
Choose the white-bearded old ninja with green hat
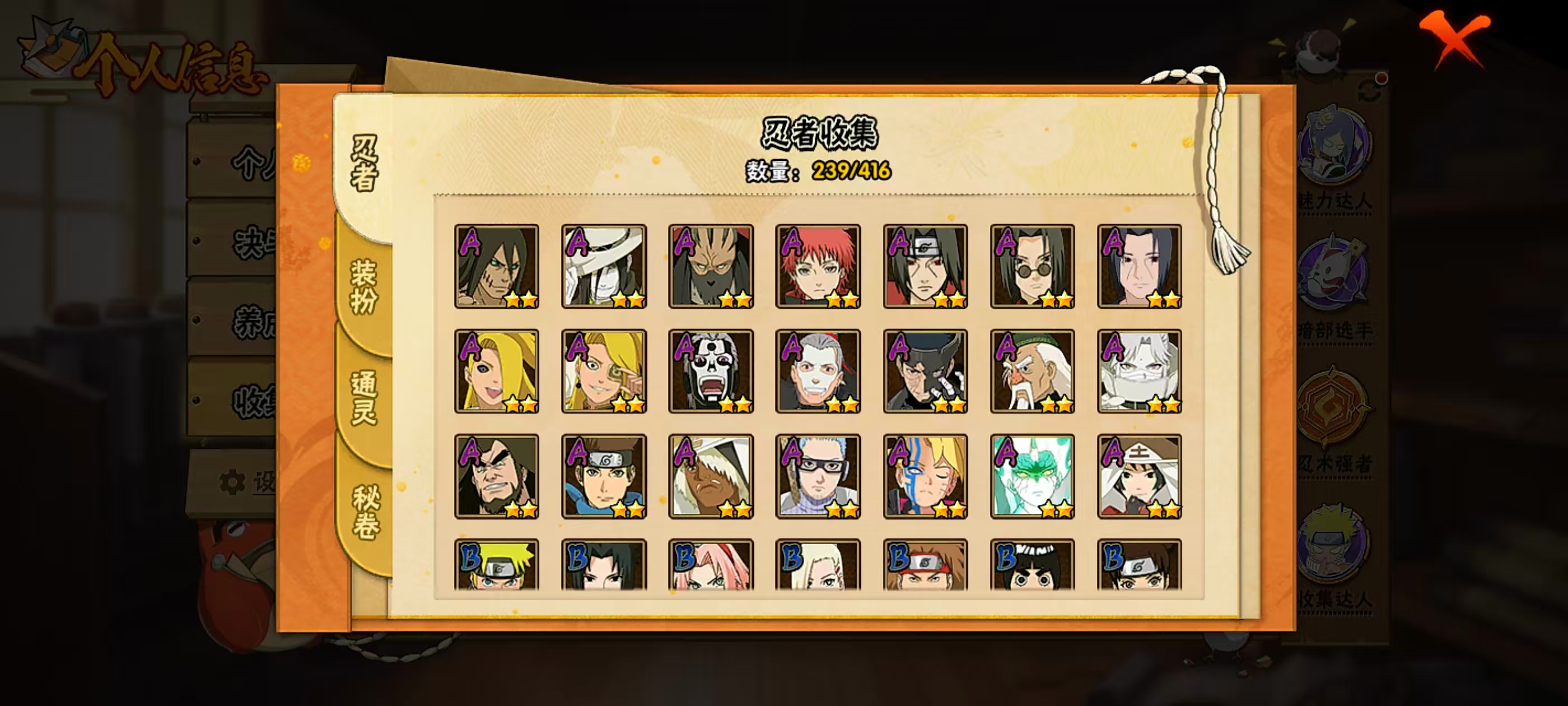1032,371
